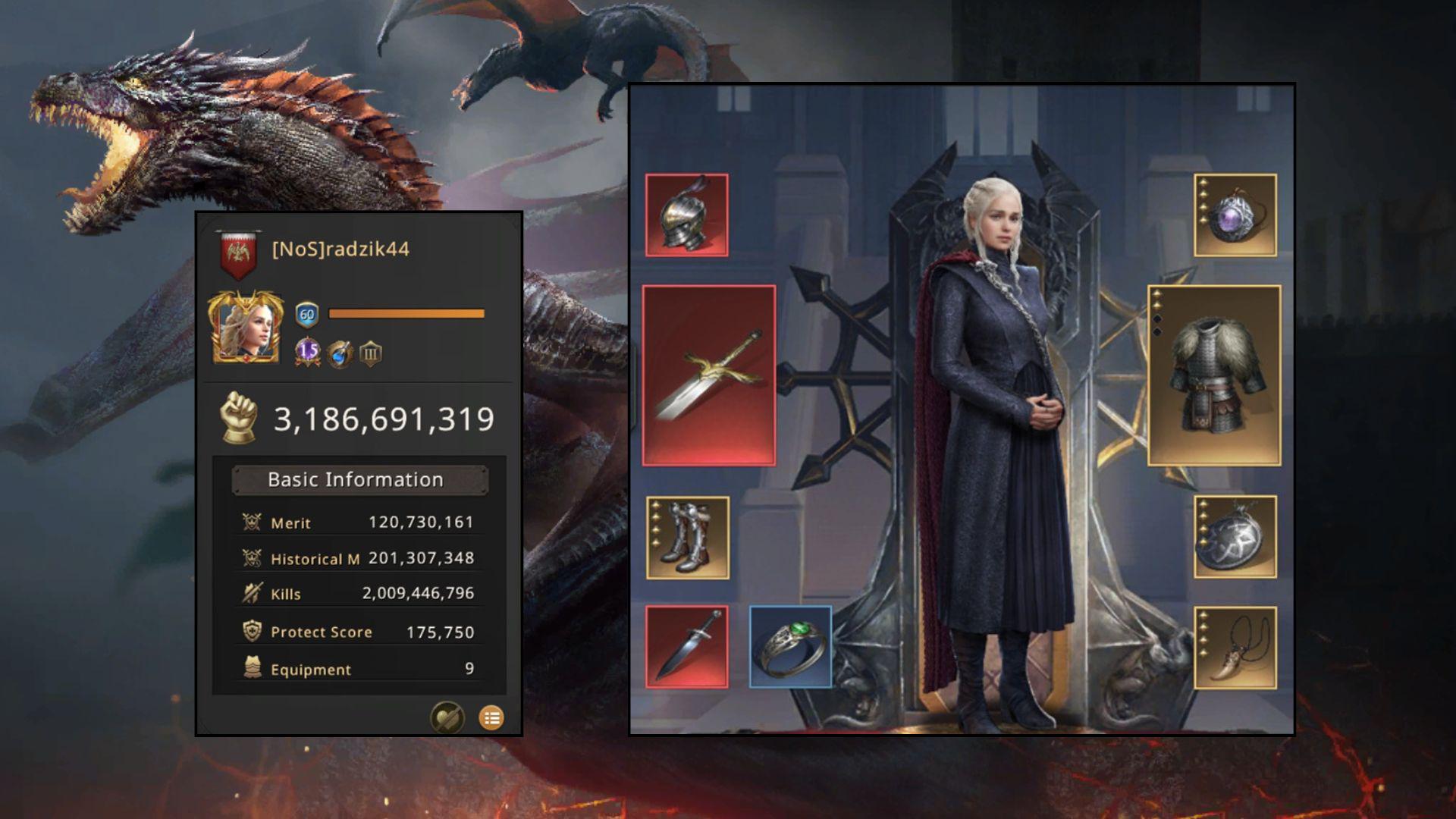Open the fur-collared chest armor slot
The image size is (1456, 819).
[1214, 375]
